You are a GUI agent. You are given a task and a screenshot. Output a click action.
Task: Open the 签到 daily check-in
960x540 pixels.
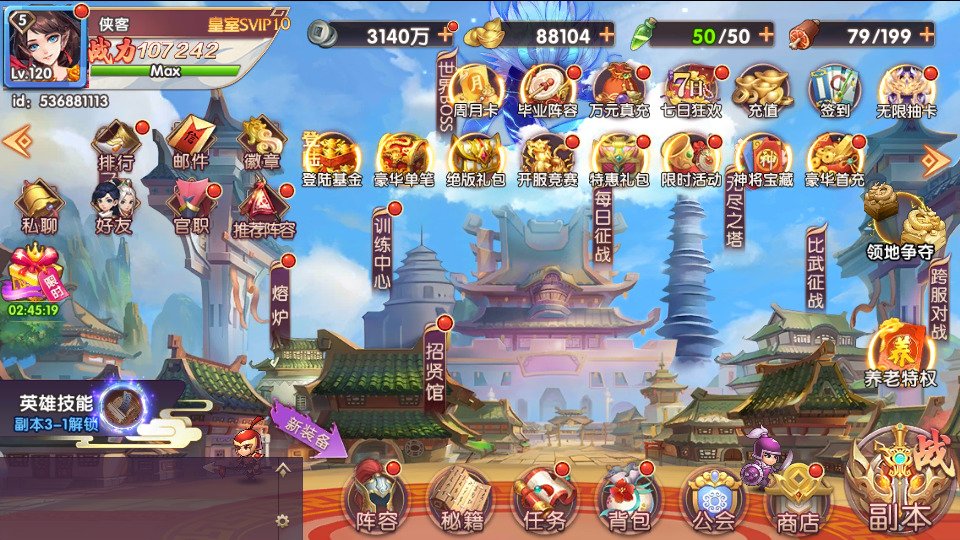pyautogui.click(x=834, y=92)
